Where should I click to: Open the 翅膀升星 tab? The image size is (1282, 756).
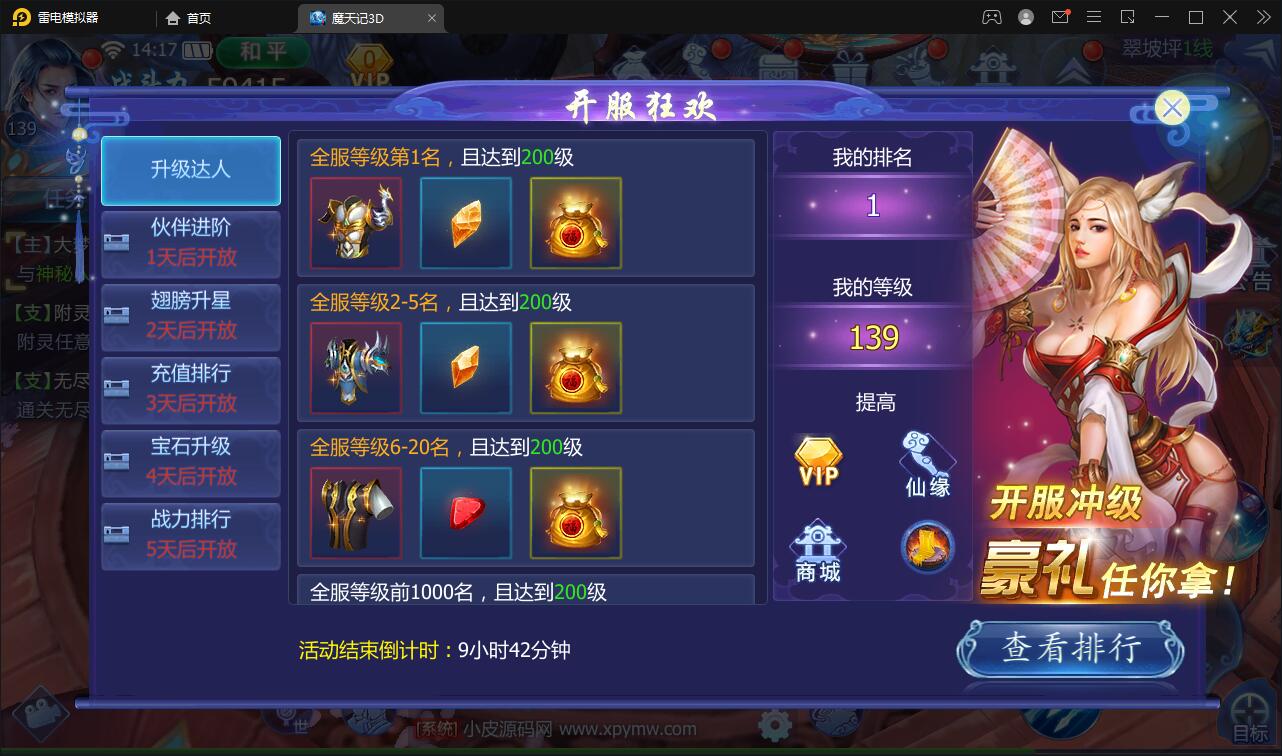[x=190, y=317]
